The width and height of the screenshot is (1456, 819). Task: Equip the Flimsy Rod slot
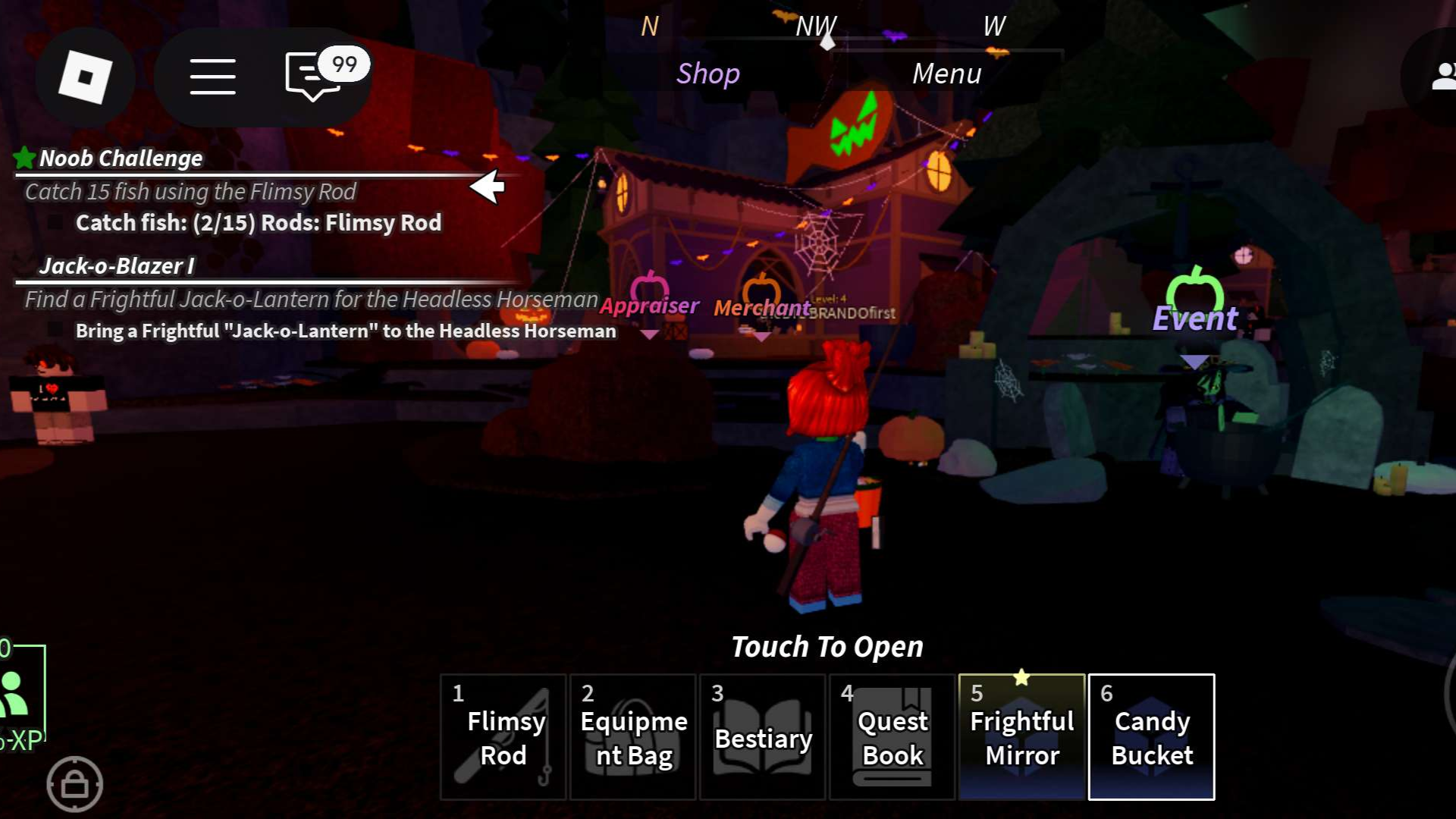pyautogui.click(x=503, y=737)
